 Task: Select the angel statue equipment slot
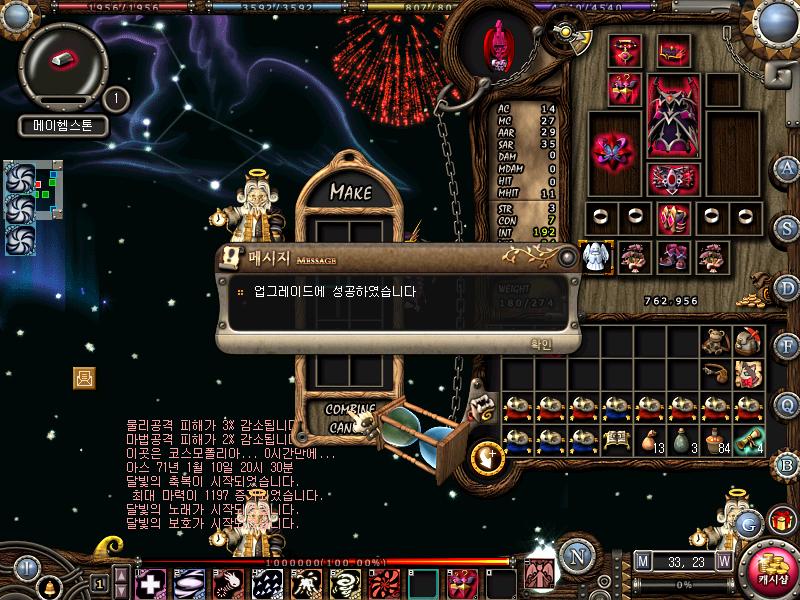point(597,256)
